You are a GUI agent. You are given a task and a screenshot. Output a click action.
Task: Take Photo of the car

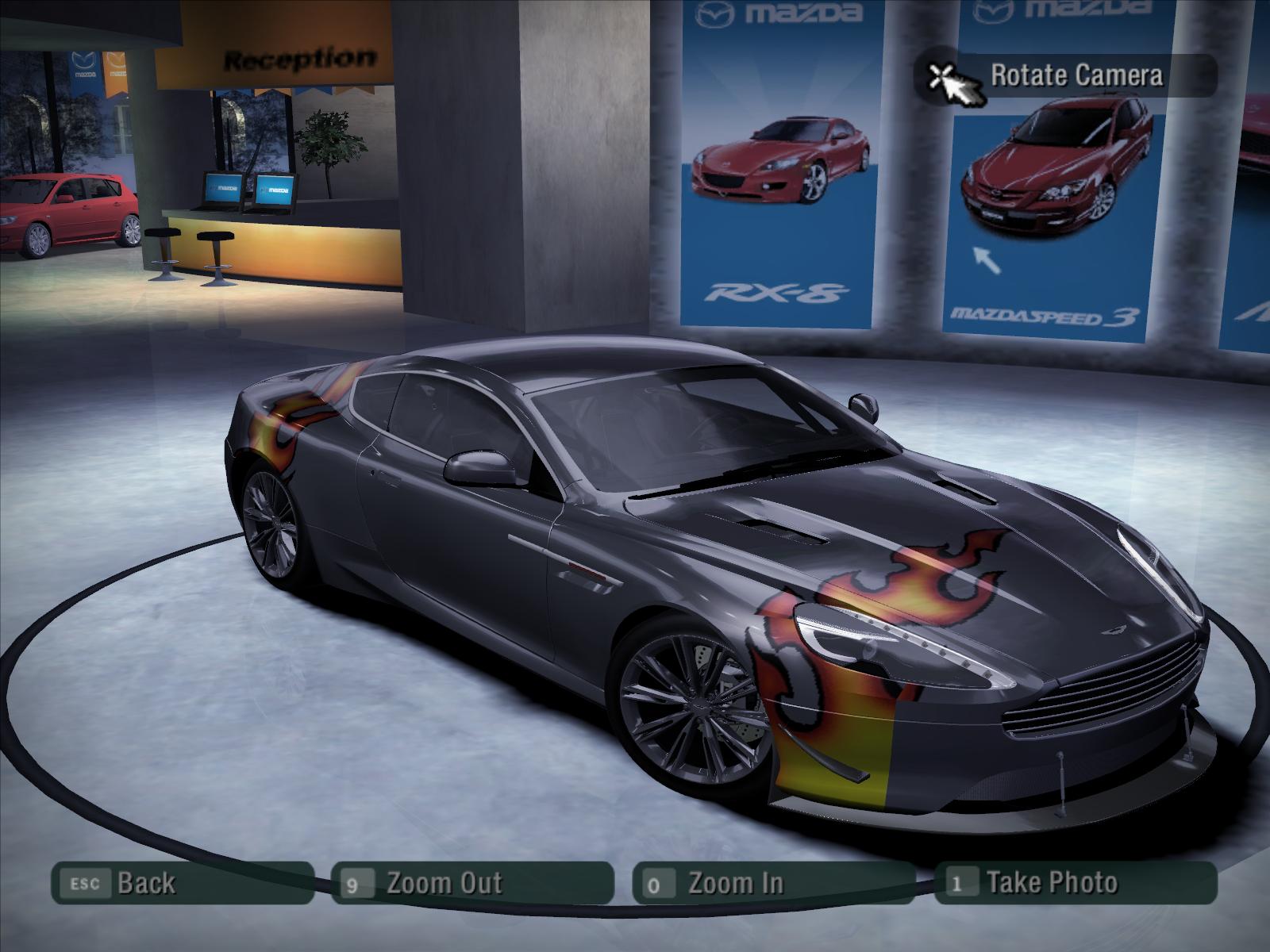coord(1075,883)
